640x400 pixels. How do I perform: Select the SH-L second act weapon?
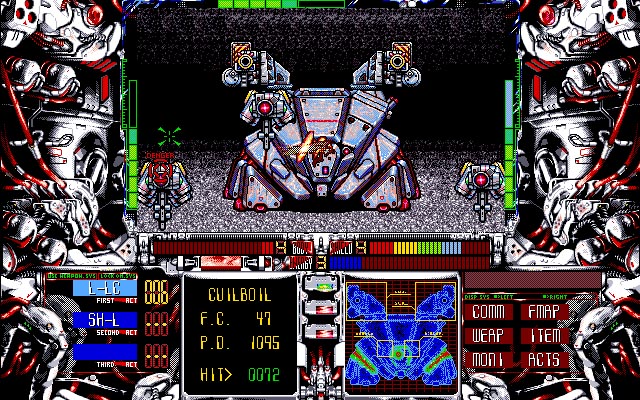click(x=104, y=320)
